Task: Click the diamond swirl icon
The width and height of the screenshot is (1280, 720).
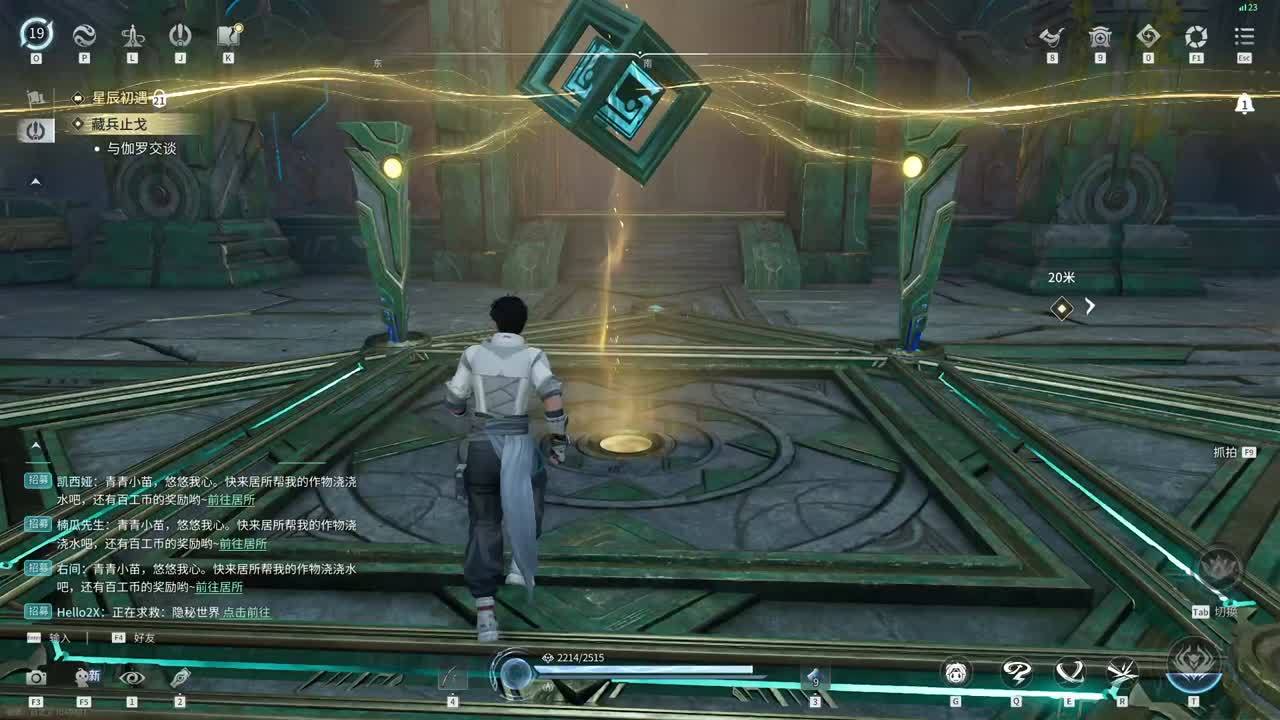Action: [x=1148, y=37]
